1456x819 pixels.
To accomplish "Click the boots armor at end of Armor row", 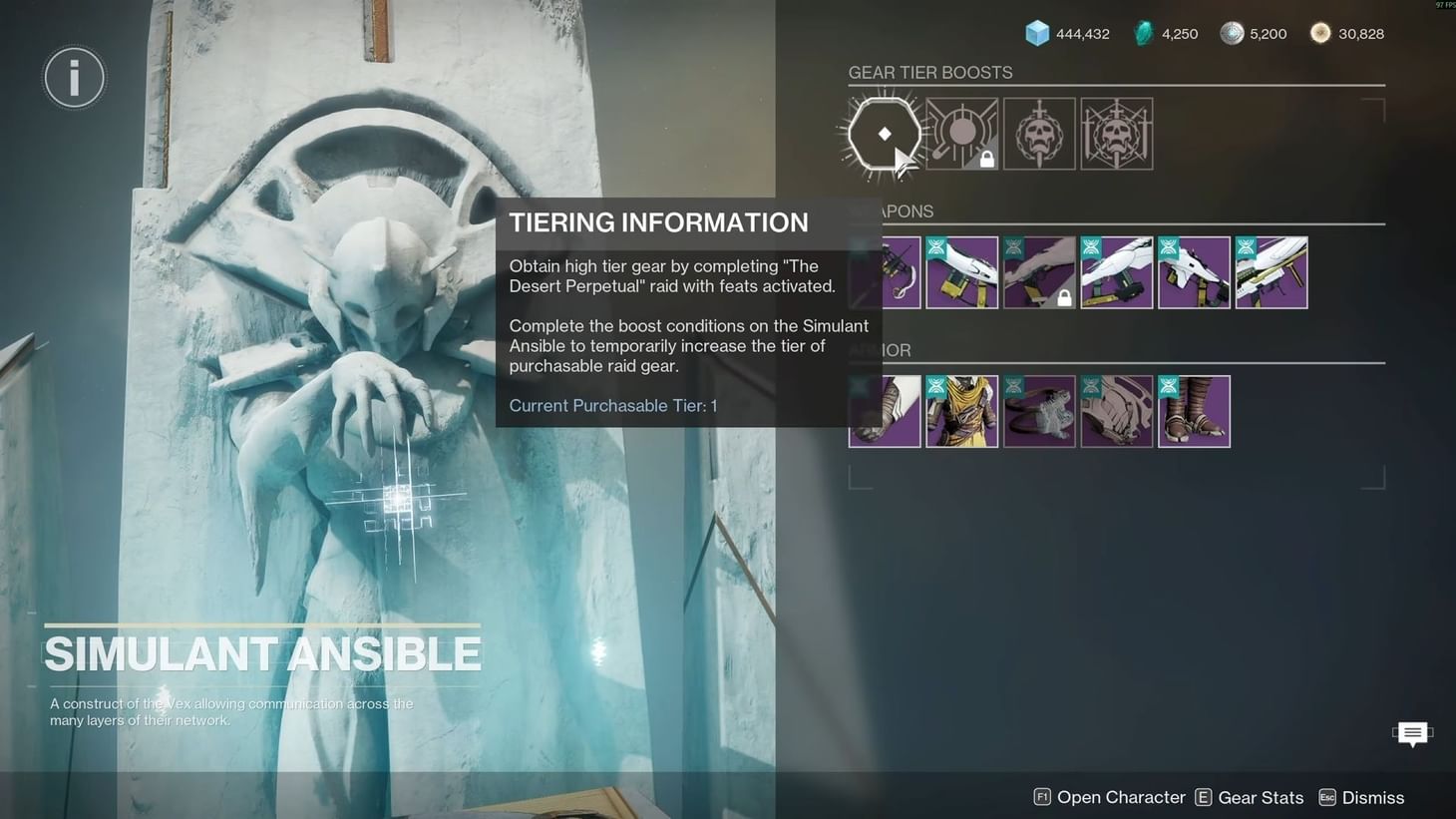I will (x=1194, y=410).
